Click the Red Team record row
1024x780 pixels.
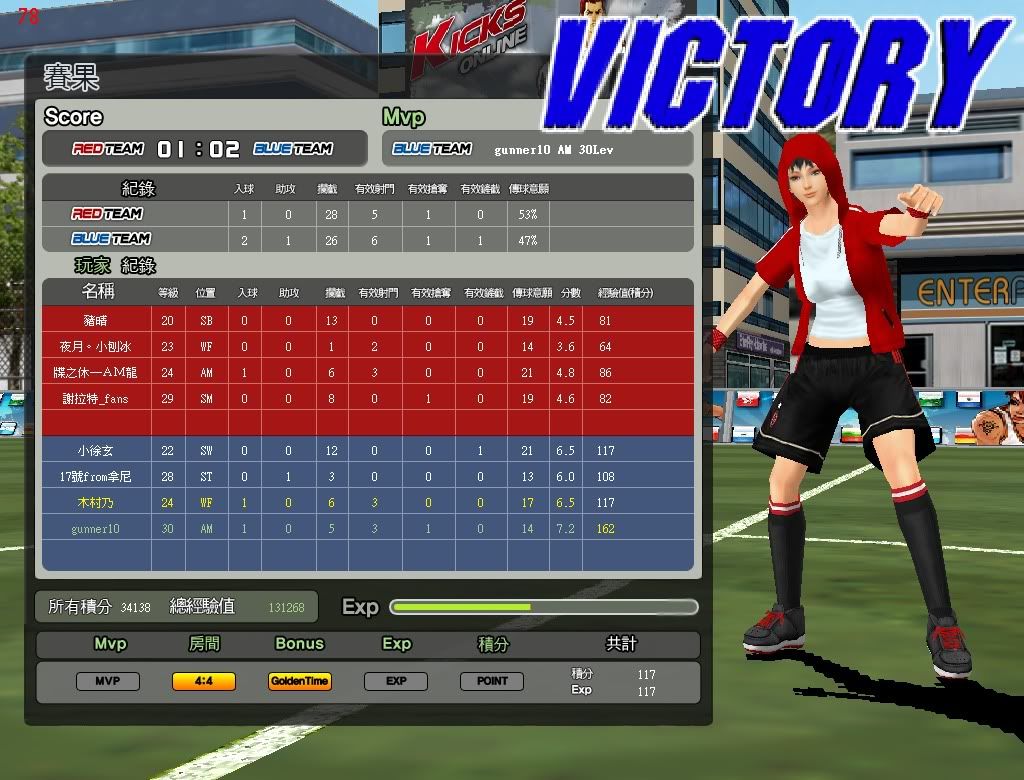click(367, 214)
